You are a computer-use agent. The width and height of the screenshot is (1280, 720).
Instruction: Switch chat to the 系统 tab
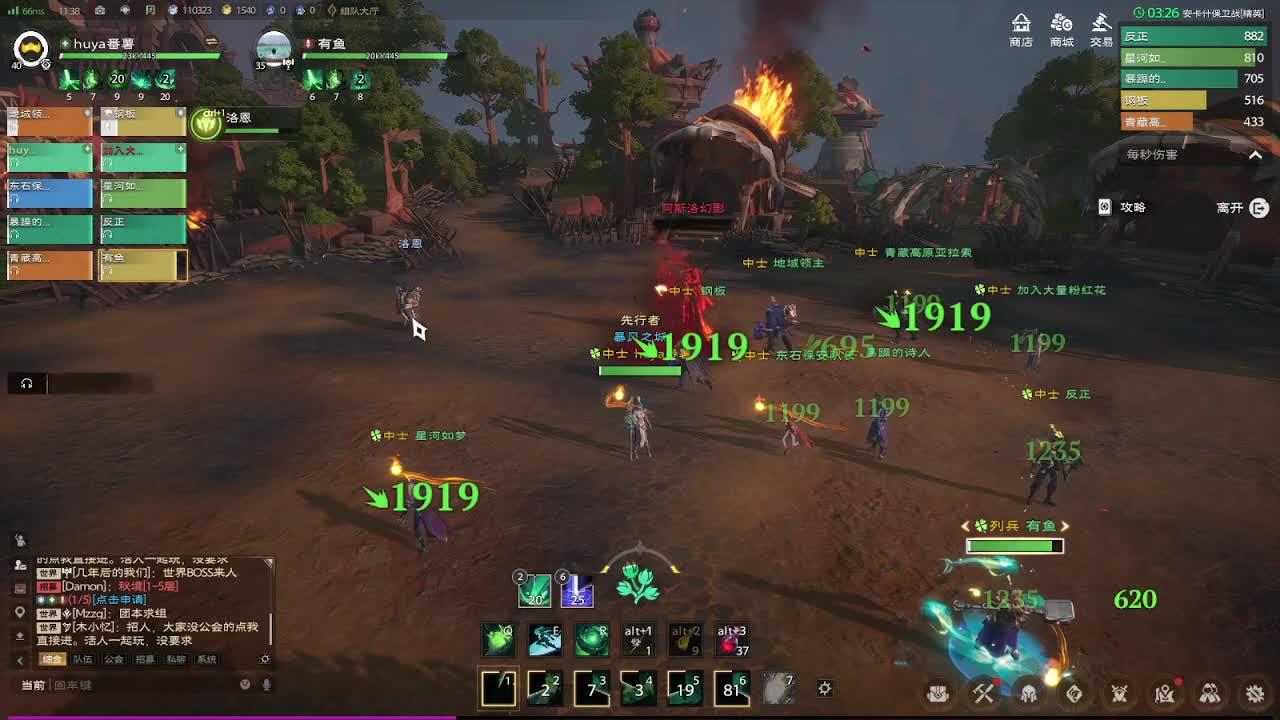pos(206,660)
